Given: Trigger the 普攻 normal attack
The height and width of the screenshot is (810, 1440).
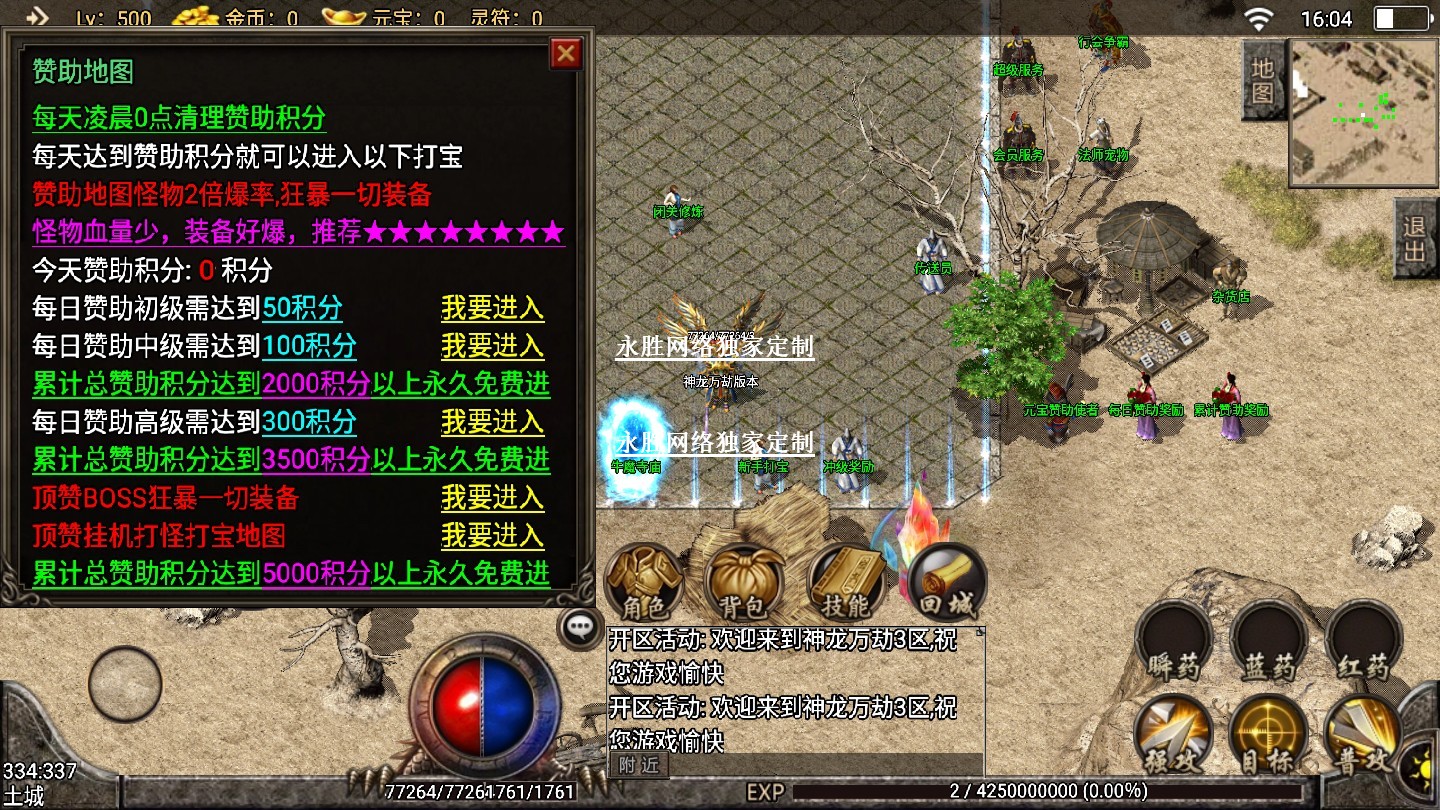Looking at the screenshot, I should pos(1363,736).
